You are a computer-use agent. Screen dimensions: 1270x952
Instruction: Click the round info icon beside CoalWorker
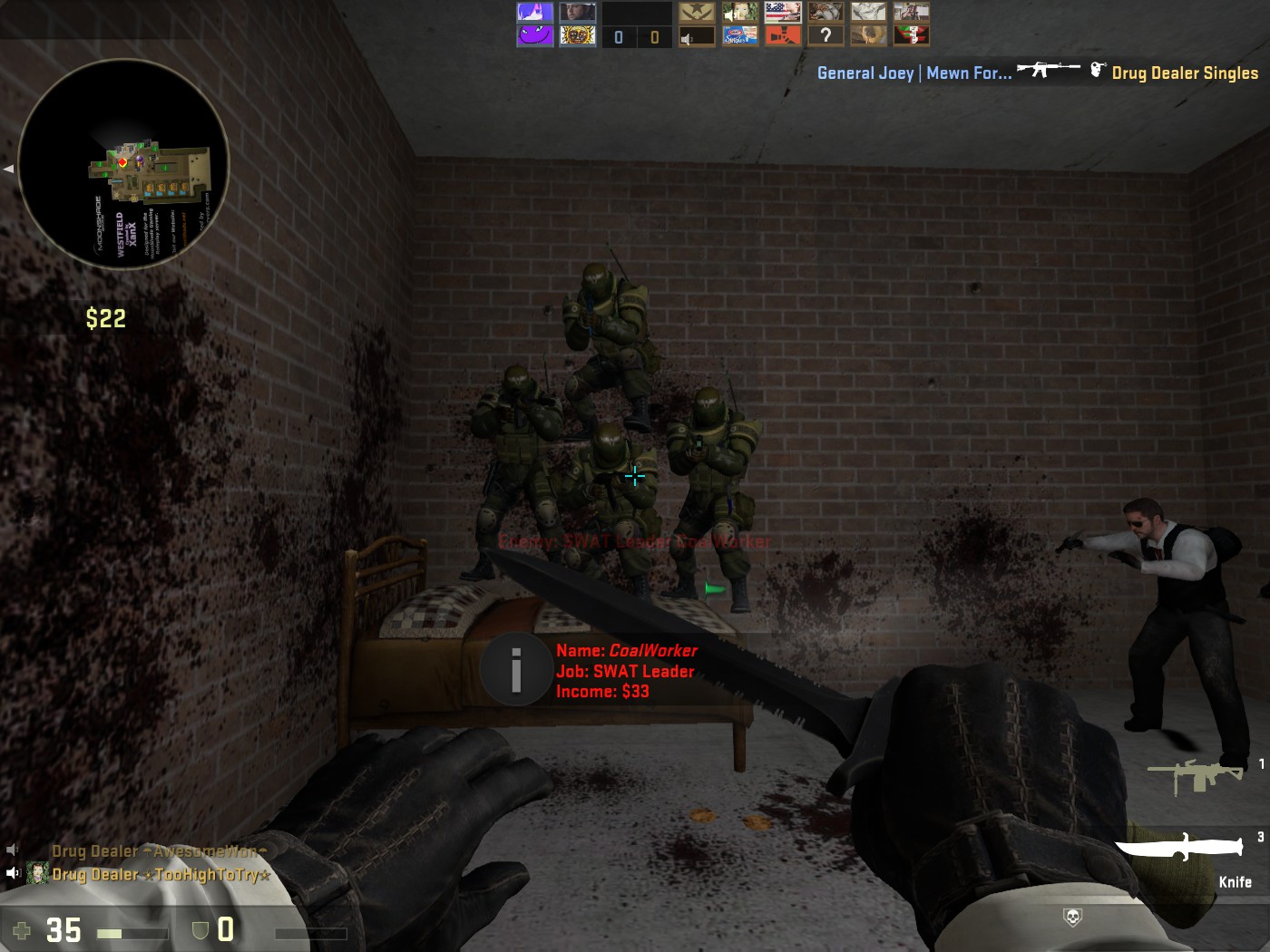[515, 670]
